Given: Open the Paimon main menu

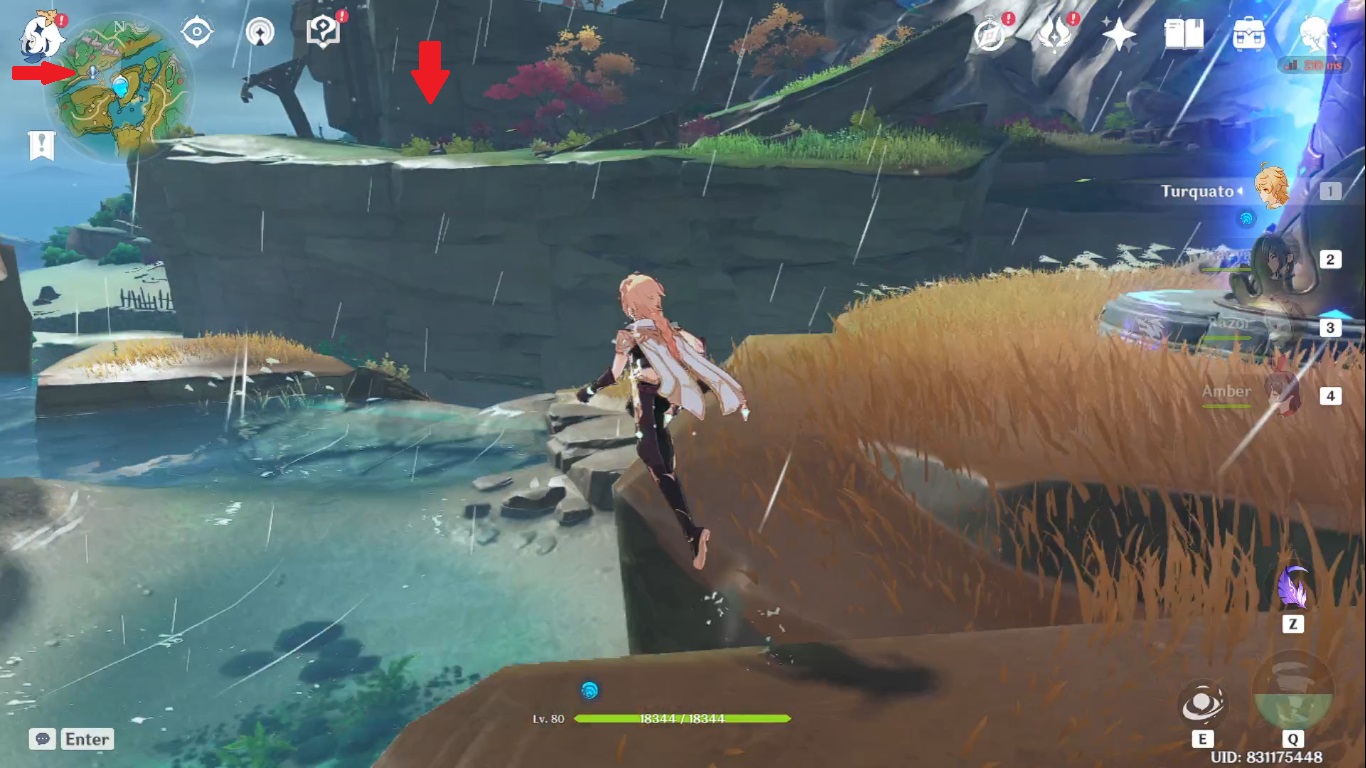Looking at the screenshot, I should tap(42, 35).
